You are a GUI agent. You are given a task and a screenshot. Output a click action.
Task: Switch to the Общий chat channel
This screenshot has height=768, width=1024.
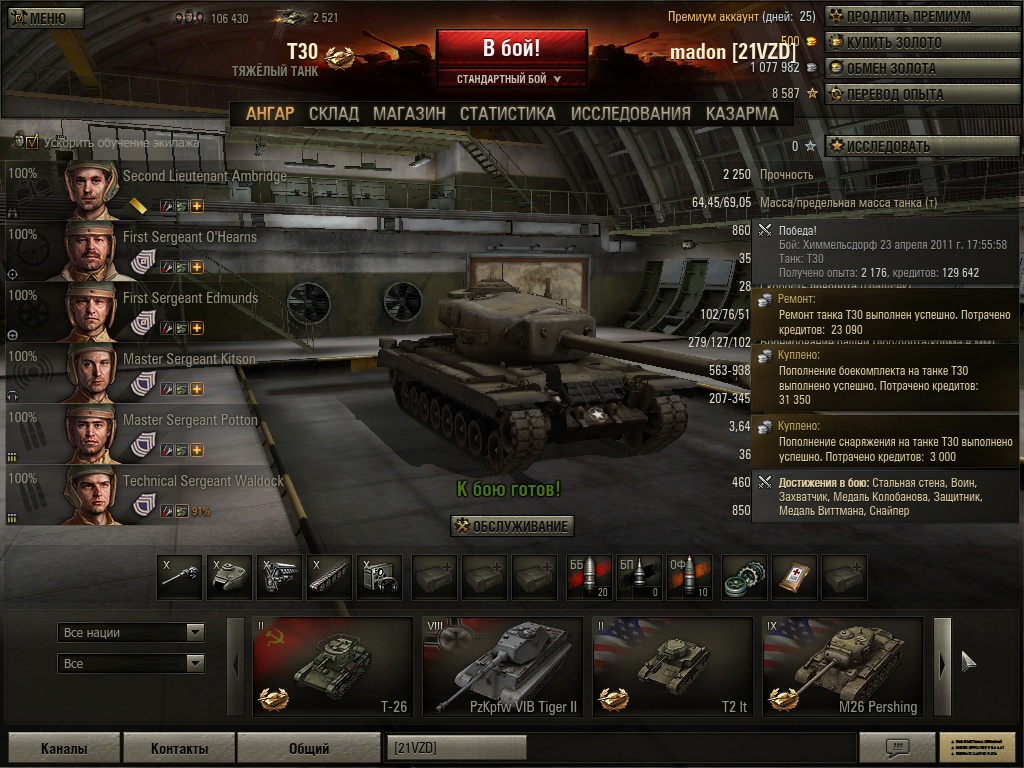(x=309, y=748)
